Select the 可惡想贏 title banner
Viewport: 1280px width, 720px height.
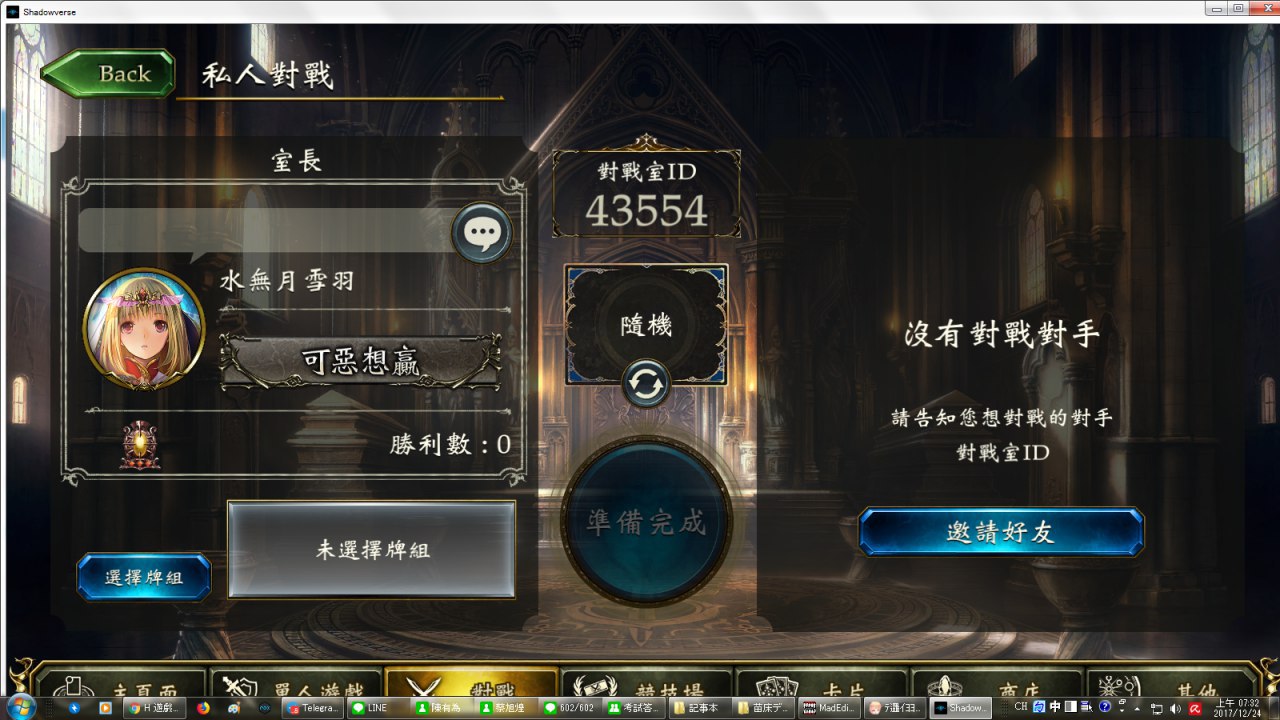[360, 361]
